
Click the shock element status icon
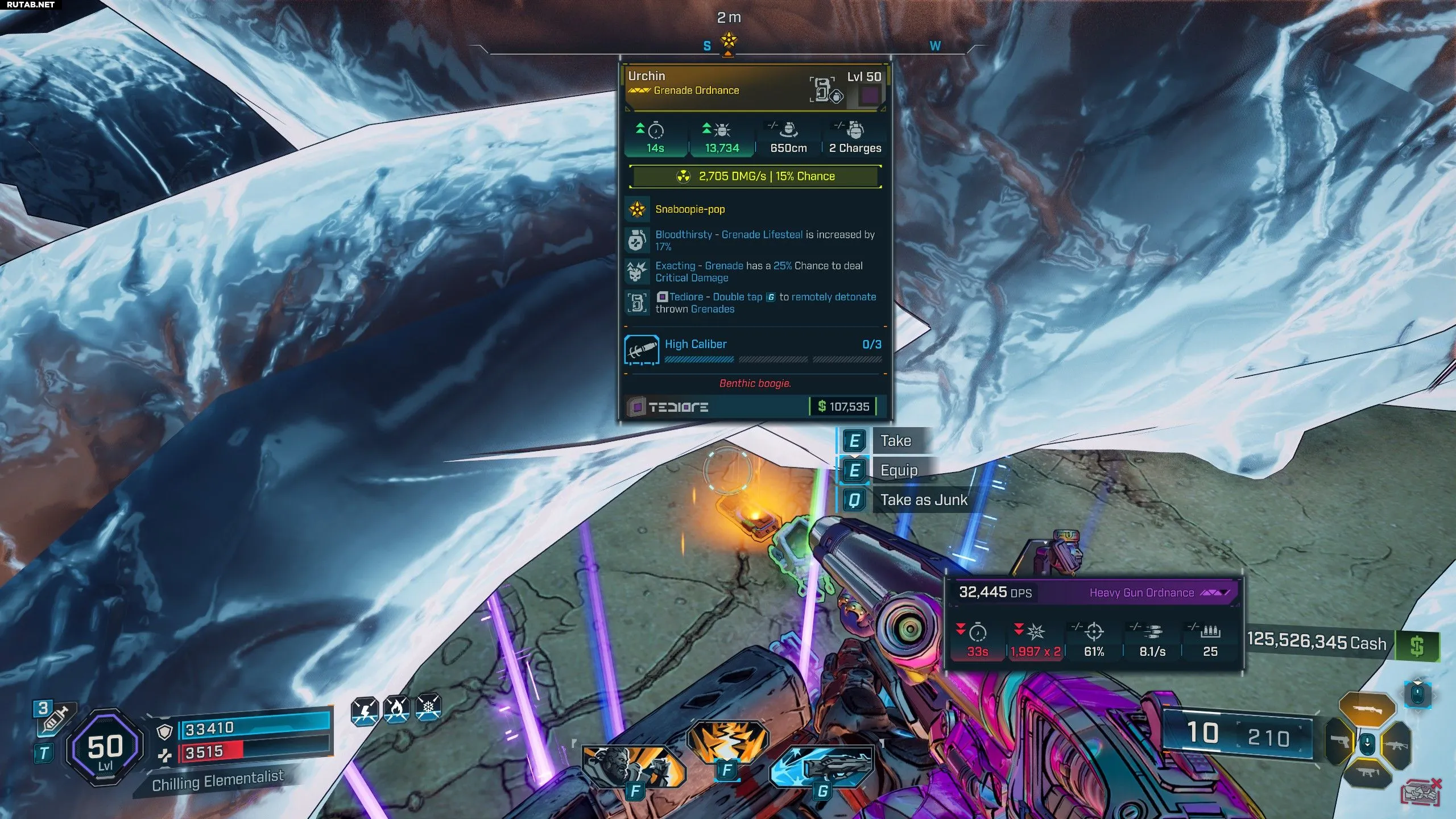coord(365,709)
